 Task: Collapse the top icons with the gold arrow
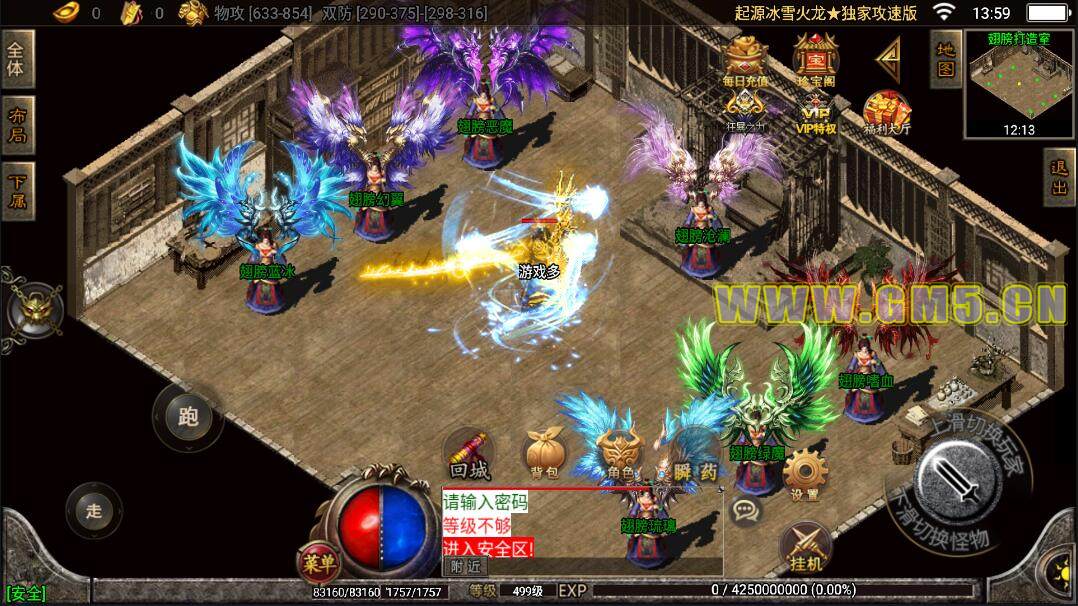[x=888, y=59]
